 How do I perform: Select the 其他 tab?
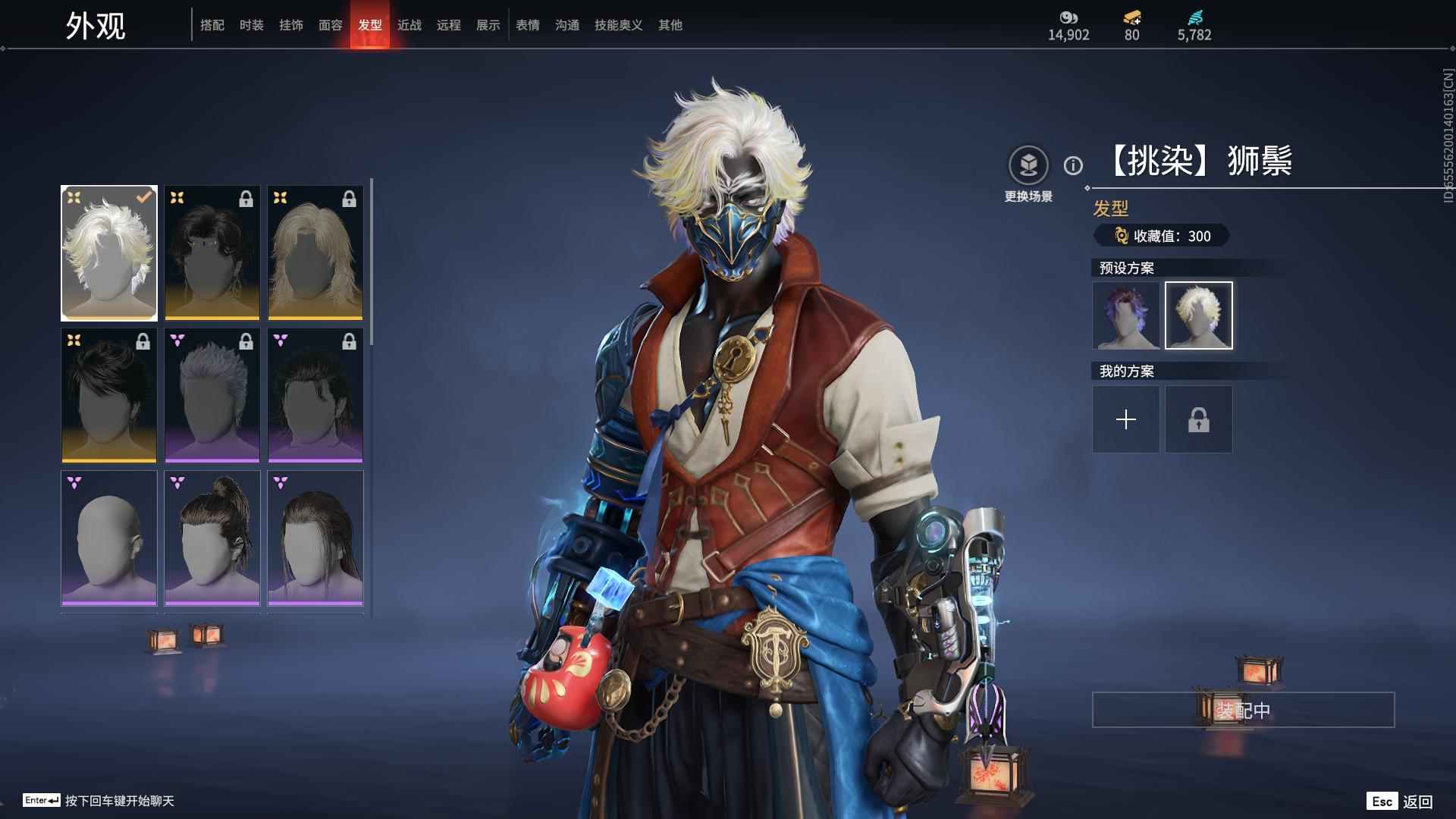coord(670,25)
